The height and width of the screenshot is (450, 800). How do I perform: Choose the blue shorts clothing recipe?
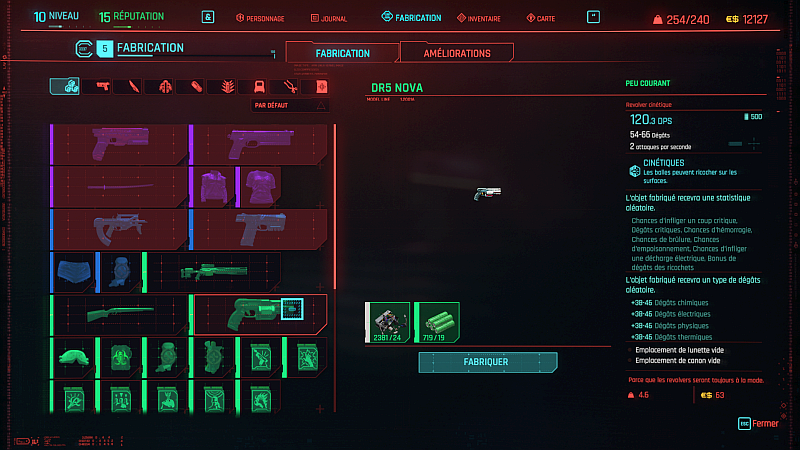70,271
